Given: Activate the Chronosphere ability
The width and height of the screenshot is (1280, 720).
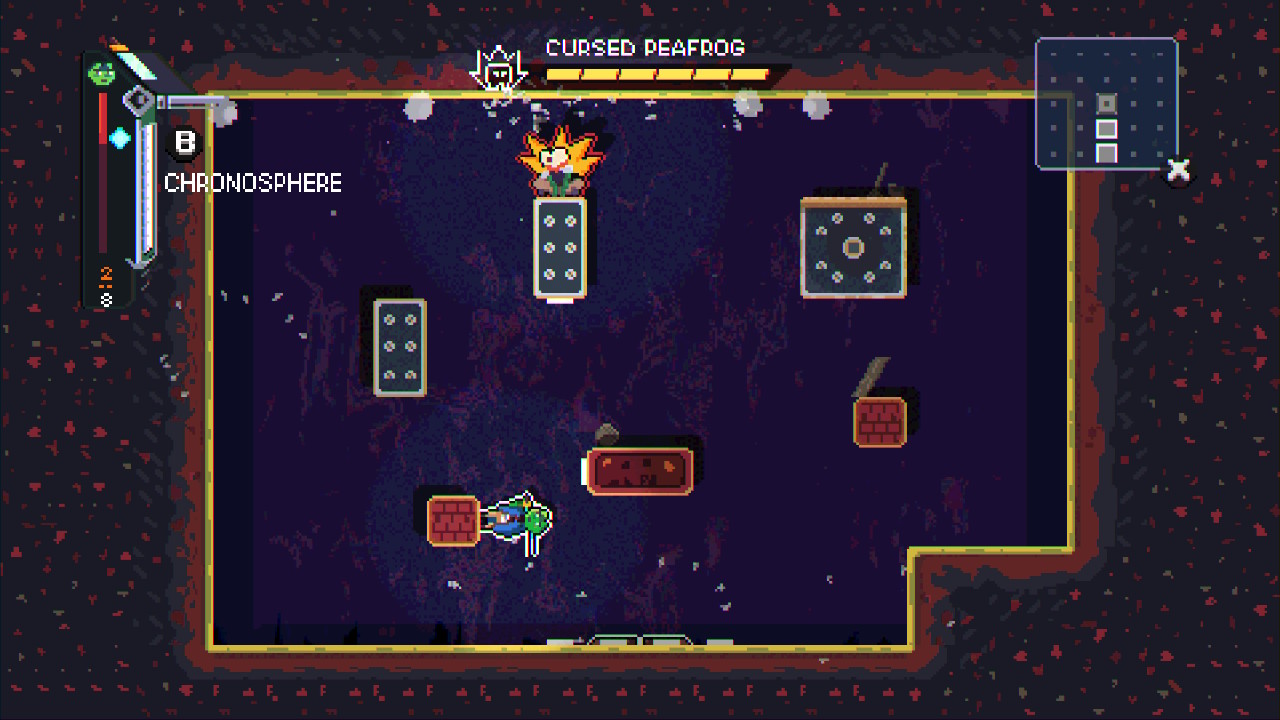Looking at the screenshot, I should 184,143.
